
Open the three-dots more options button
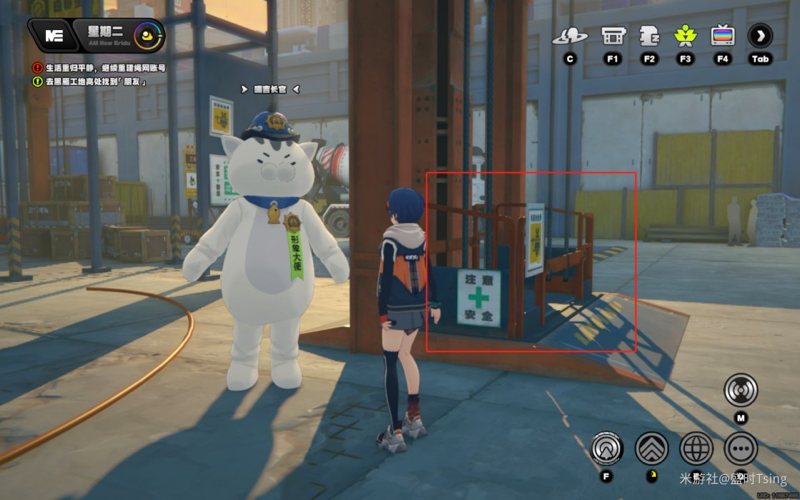point(741,448)
